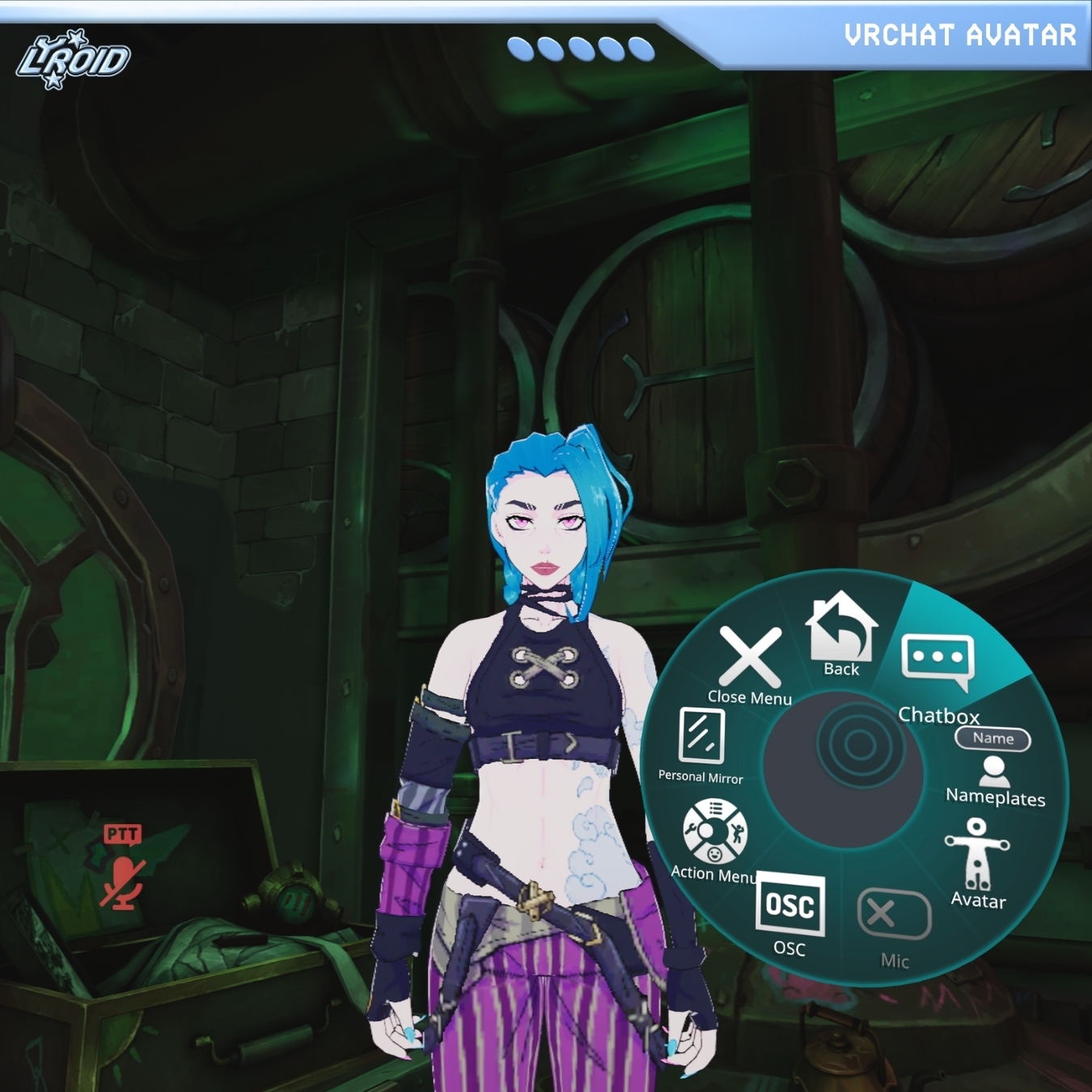Click the Name label button above Nameplates
This screenshot has height=1092, width=1092.
[x=993, y=738]
